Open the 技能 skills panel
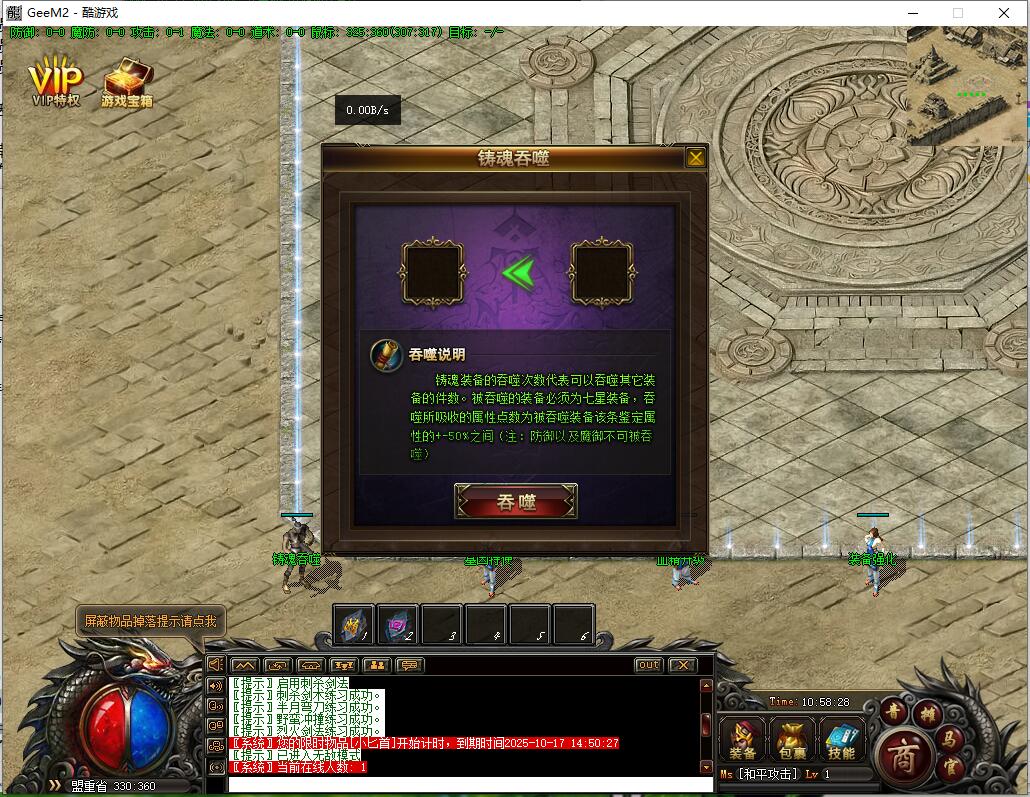This screenshot has width=1030, height=797. 841,740
